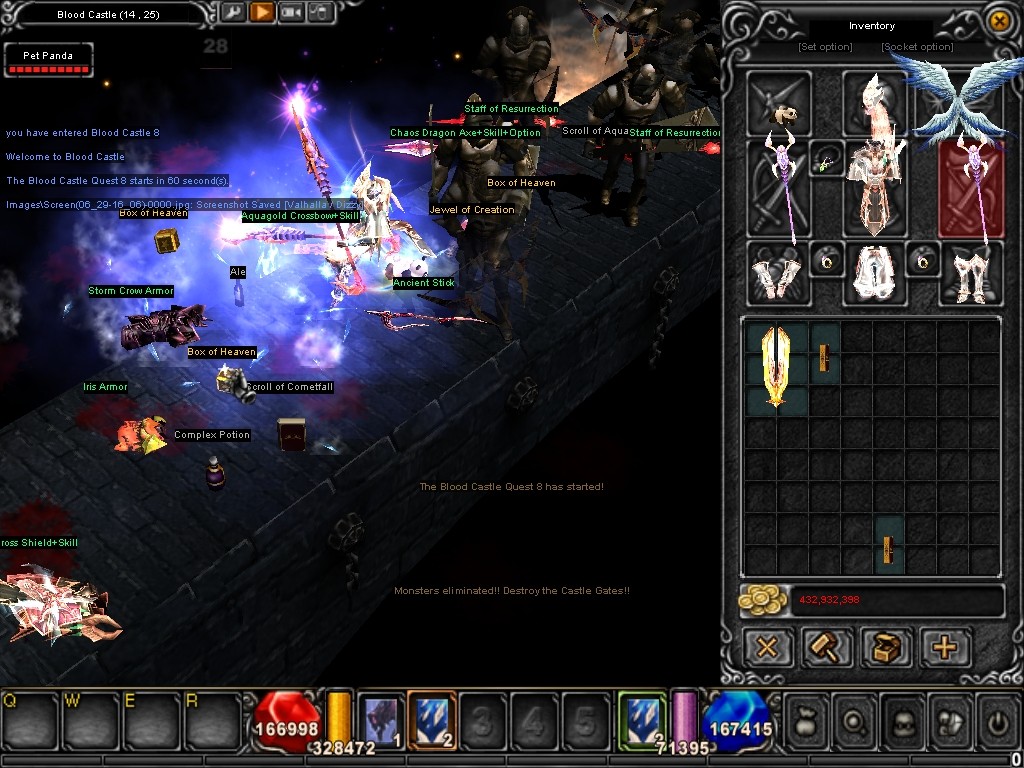1024x768 pixels.
Task: Open the treasure chest button in Inventory
Action: click(x=886, y=648)
